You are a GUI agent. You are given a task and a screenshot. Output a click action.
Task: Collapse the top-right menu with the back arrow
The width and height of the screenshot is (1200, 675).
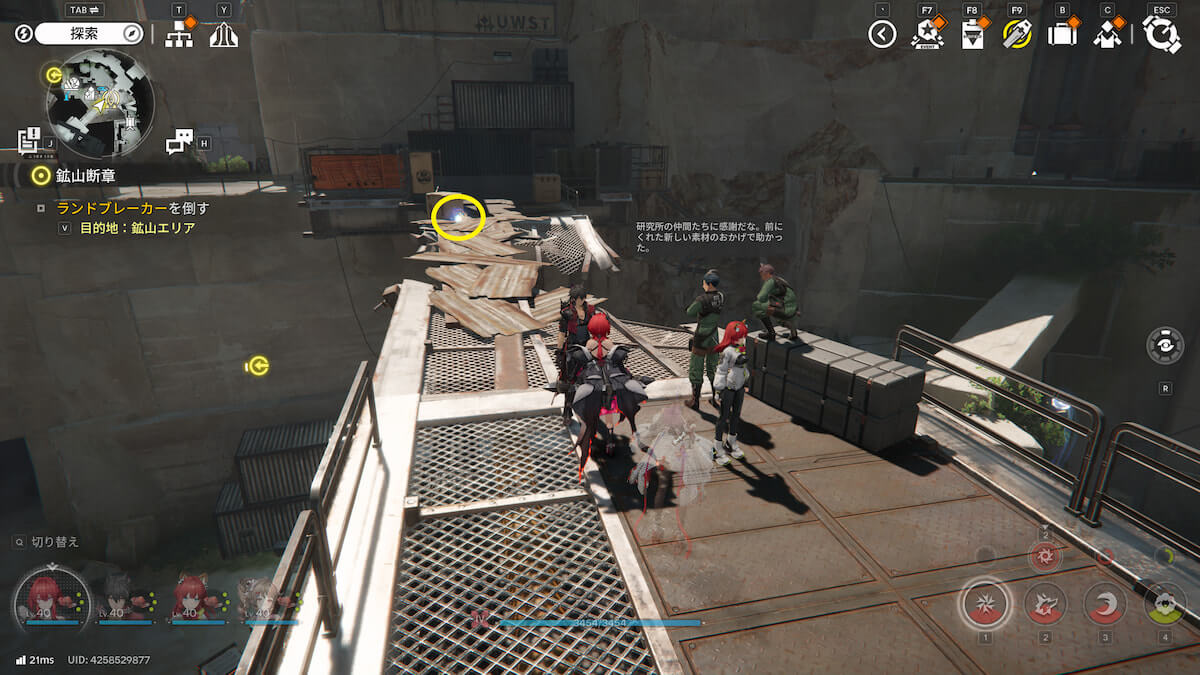pyautogui.click(x=881, y=35)
